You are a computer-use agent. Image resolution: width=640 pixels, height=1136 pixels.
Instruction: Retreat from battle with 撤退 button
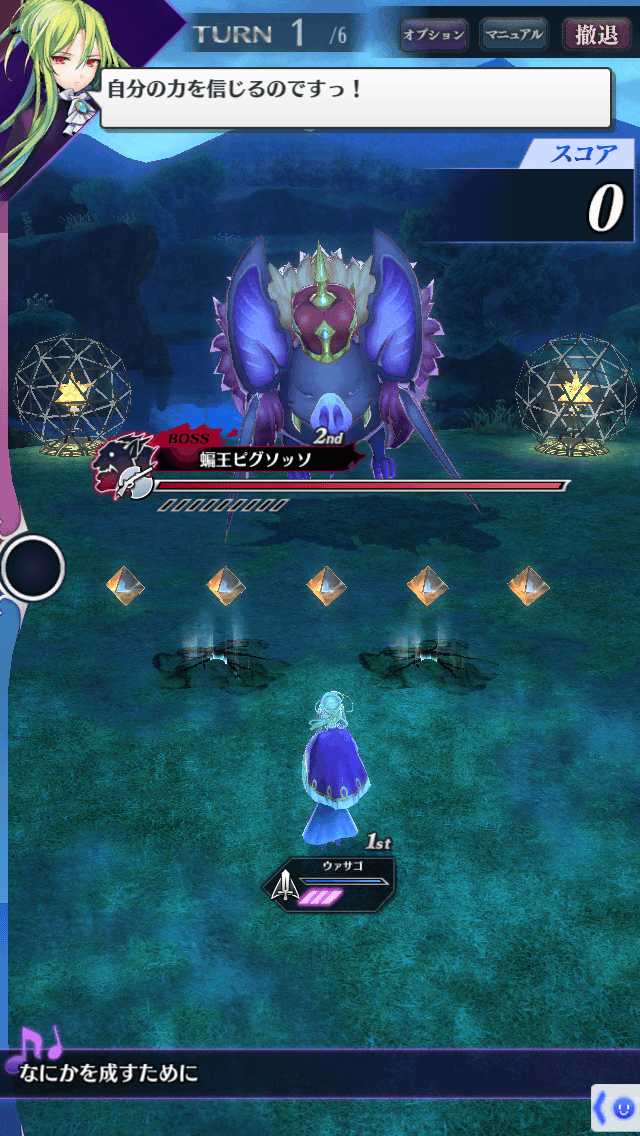pyautogui.click(x=597, y=35)
